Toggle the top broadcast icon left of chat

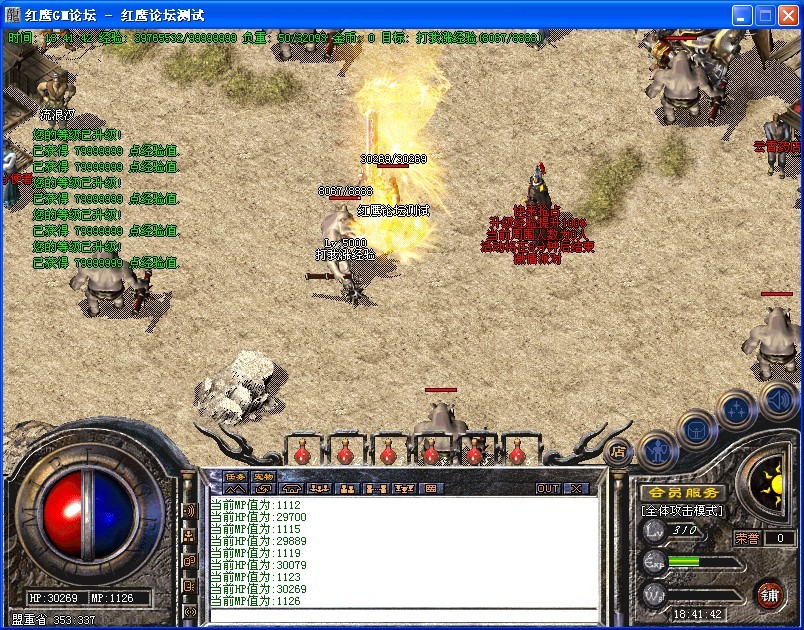[189, 510]
